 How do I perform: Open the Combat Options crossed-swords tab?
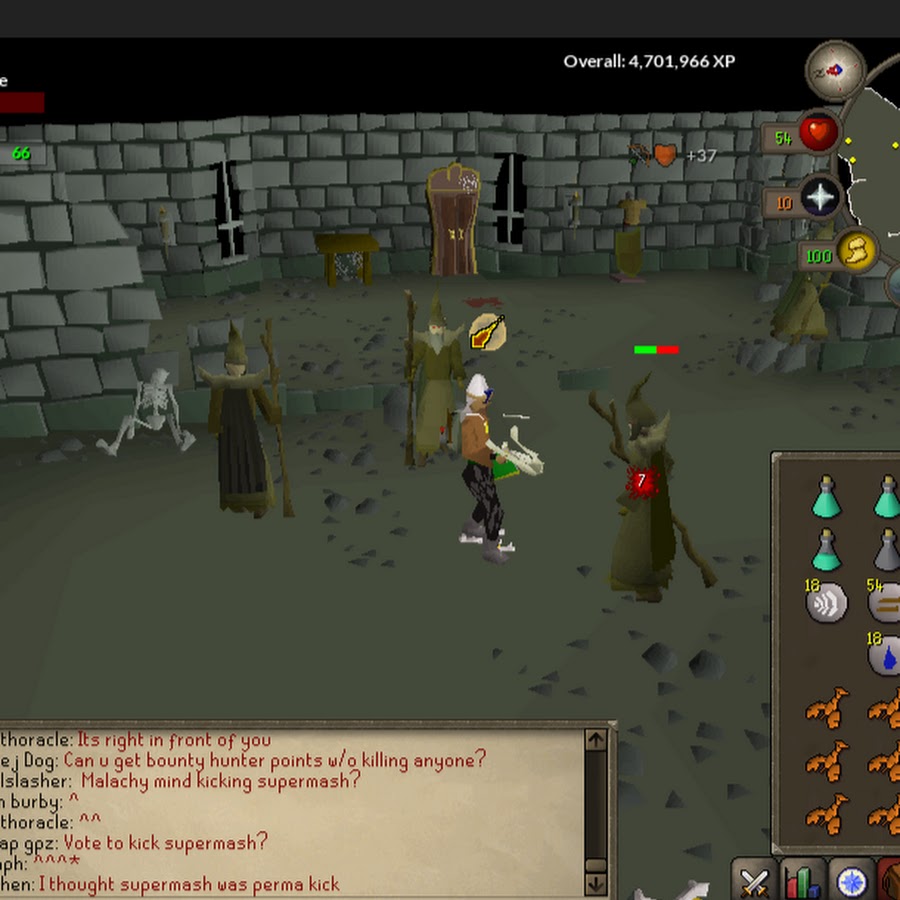click(x=754, y=881)
